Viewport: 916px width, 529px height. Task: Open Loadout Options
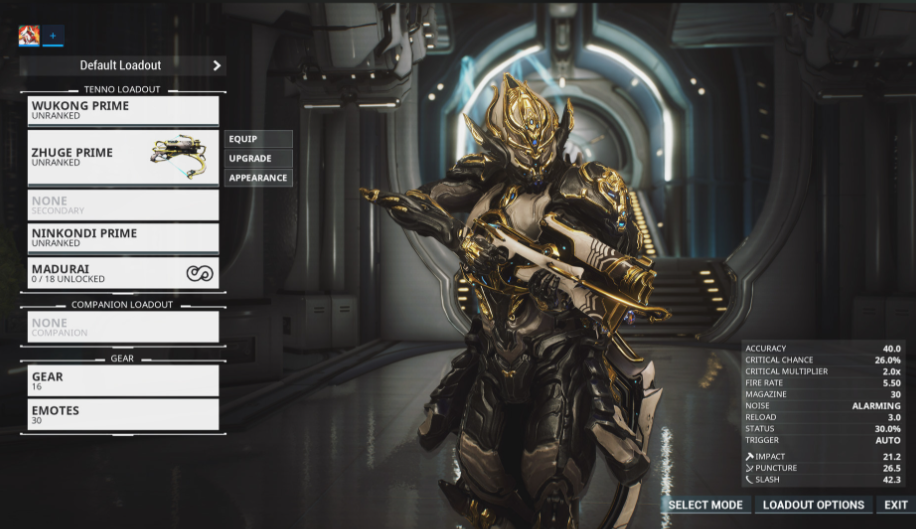coord(813,505)
